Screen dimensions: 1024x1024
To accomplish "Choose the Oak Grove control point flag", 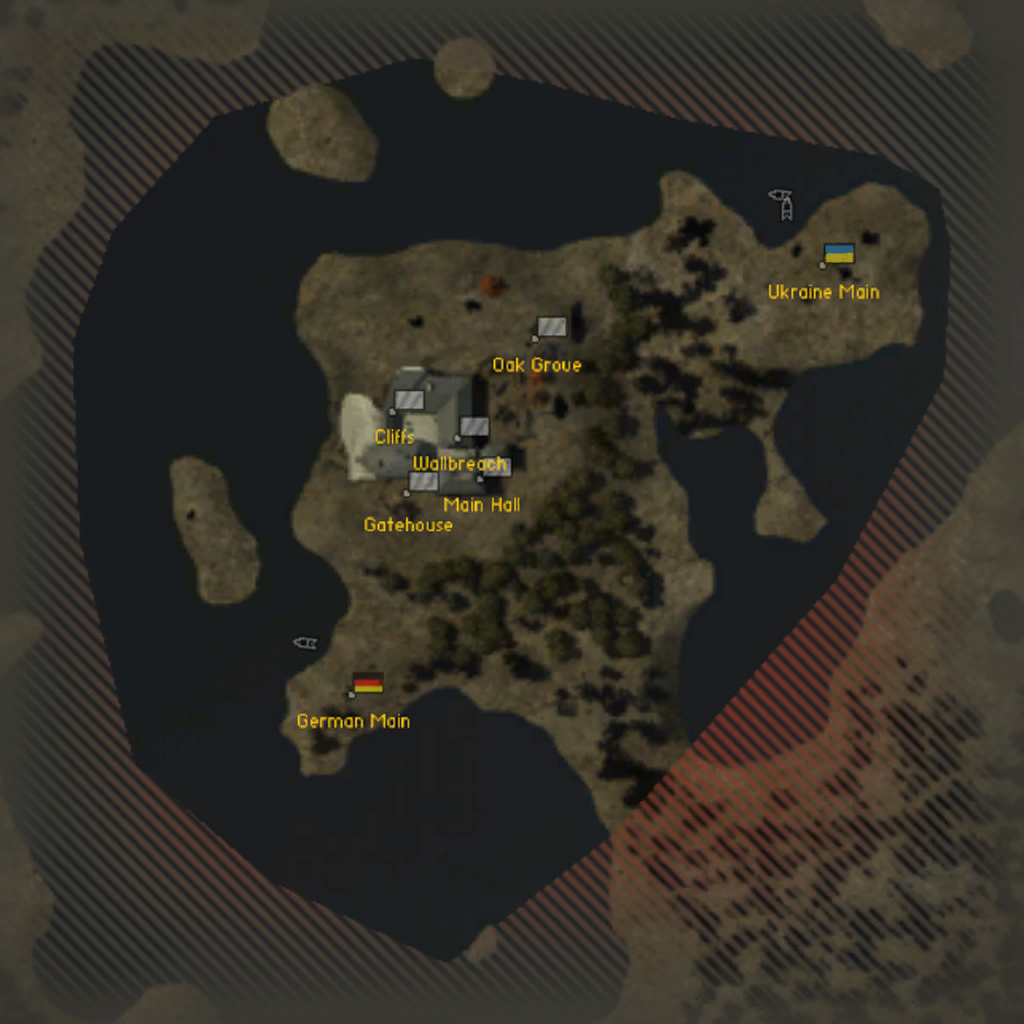I will point(551,327).
